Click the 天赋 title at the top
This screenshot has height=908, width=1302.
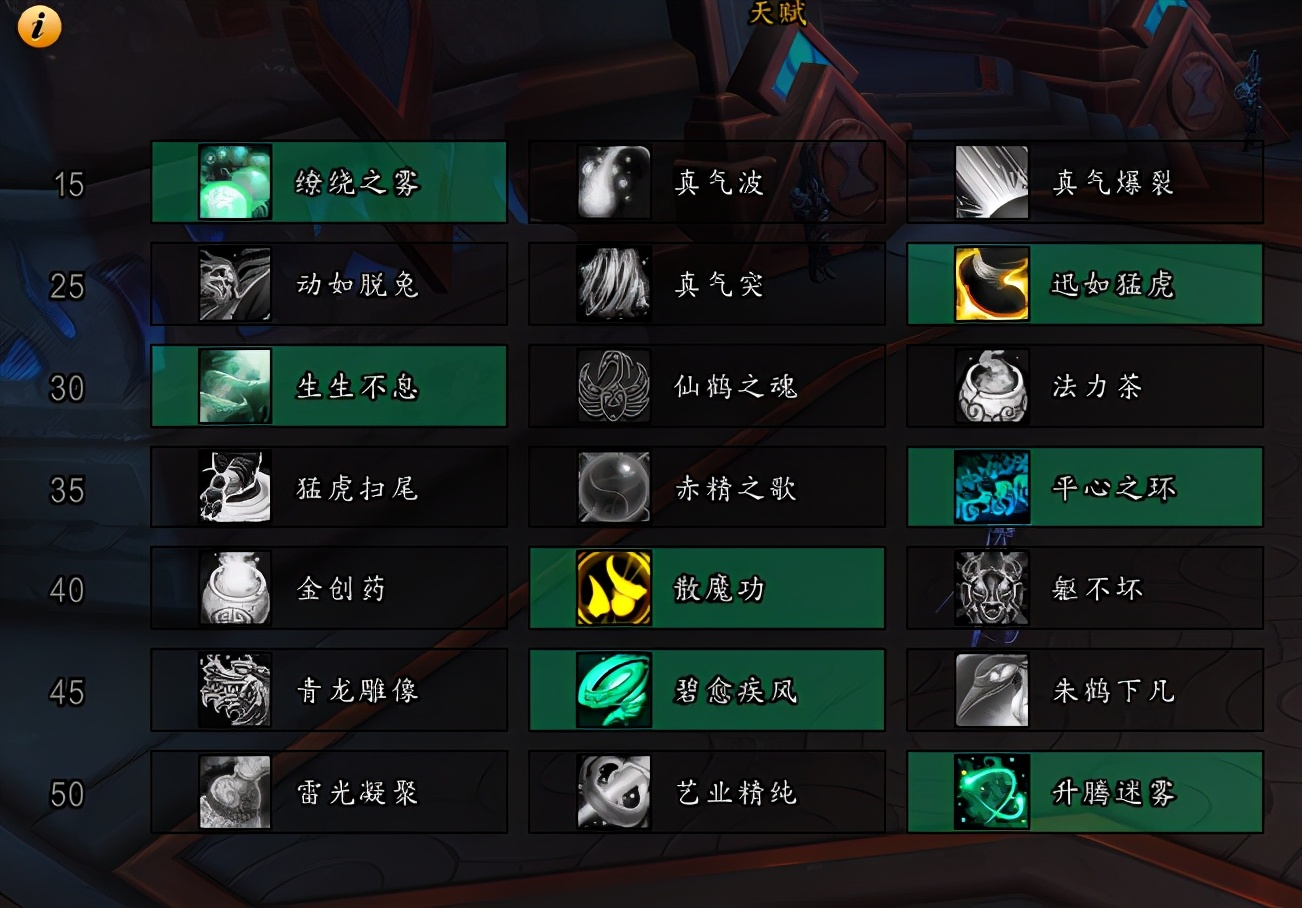click(x=779, y=16)
